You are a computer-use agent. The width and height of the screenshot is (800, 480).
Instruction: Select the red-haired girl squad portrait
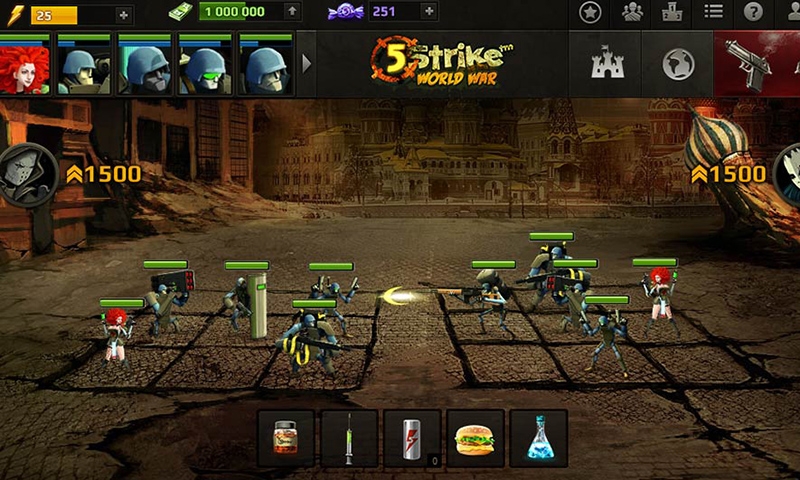(26, 66)
